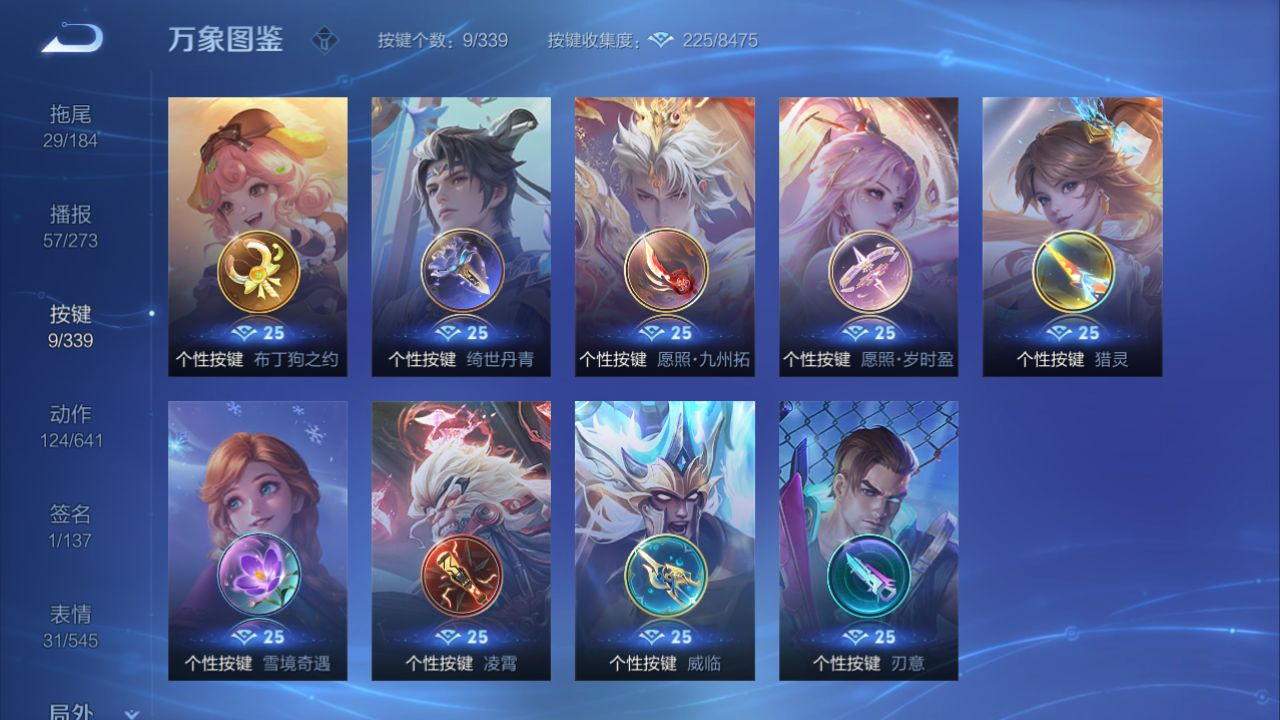The height and width of the screenshot is (720, 1280).
Task: Switch to the 播报 tab
Action: (x=70, y=226)
